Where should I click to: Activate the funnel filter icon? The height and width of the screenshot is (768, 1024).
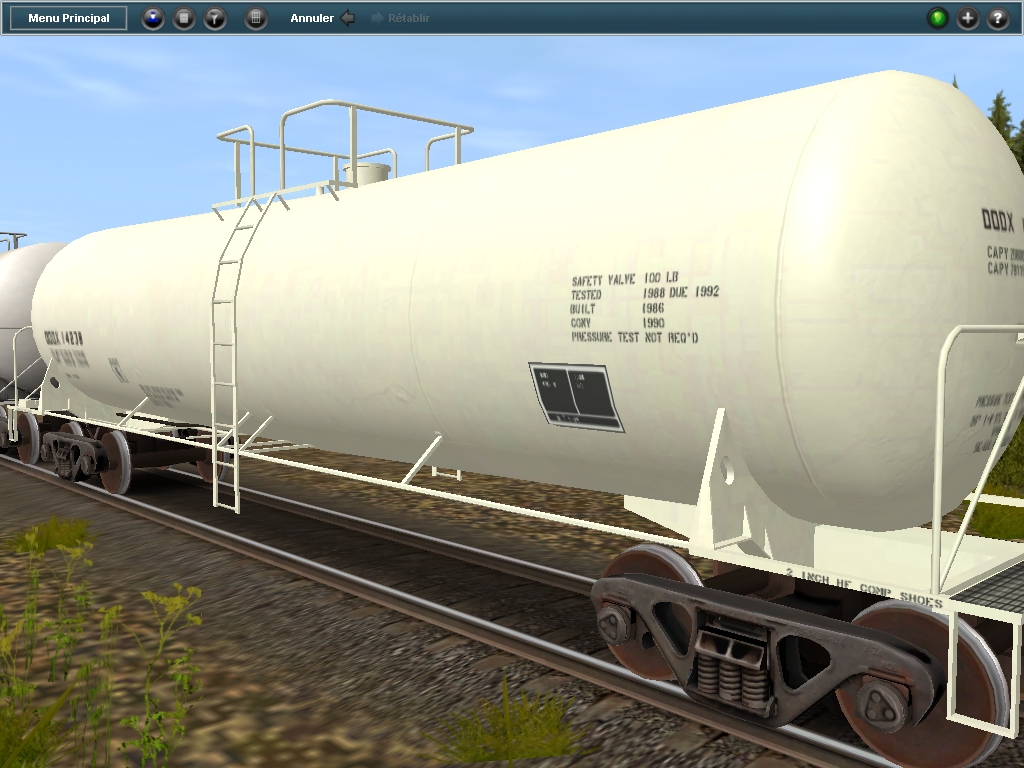click(x=215, y=18)
